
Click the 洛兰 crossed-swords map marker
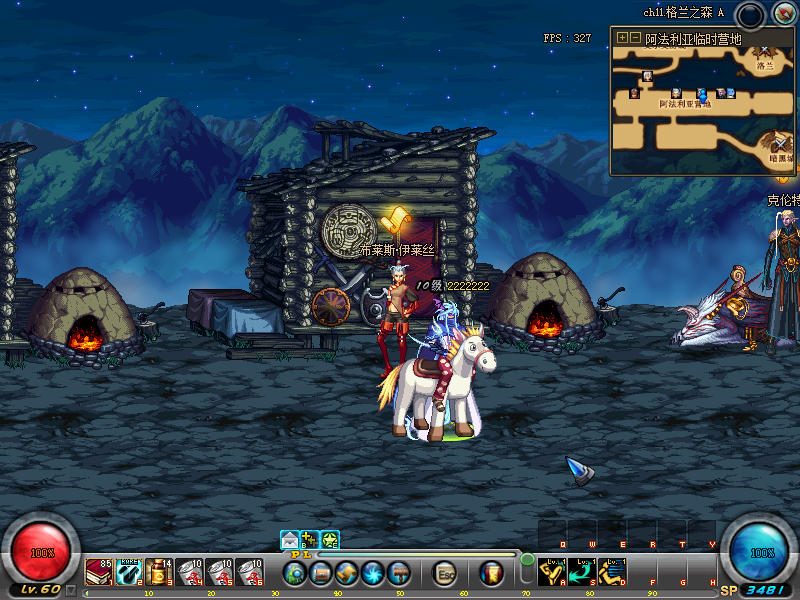(765, 50)
